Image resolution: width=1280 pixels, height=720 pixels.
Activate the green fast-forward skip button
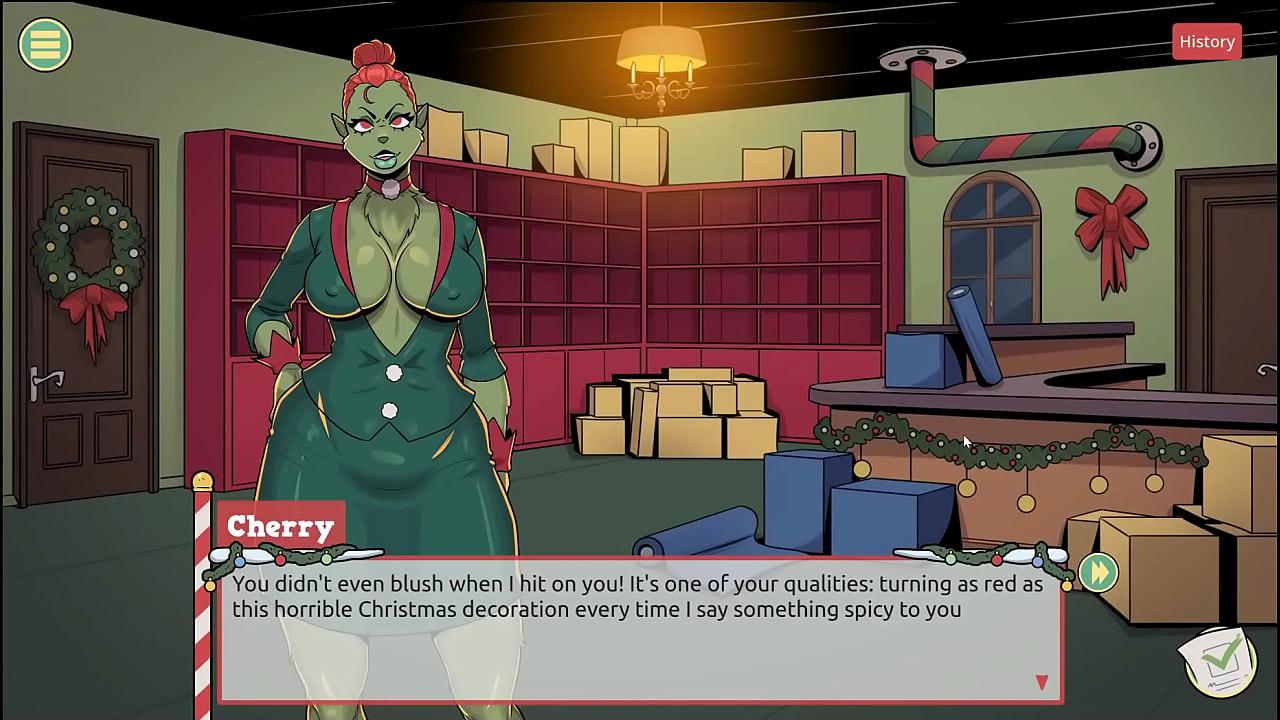point(1098,573)
